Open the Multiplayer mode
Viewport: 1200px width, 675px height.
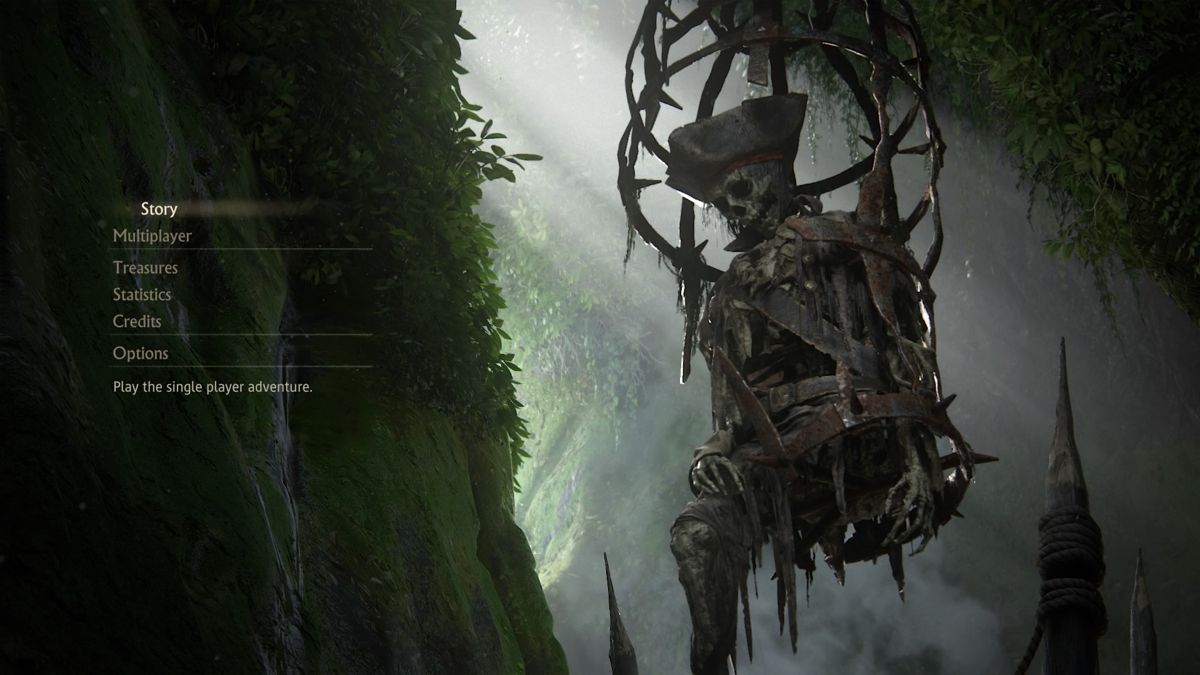(152, 236)
